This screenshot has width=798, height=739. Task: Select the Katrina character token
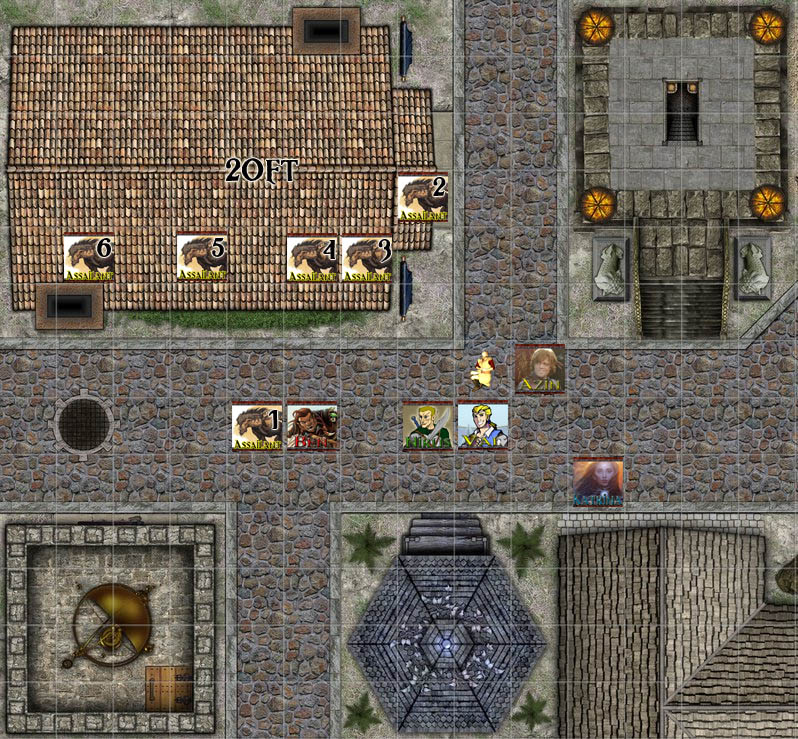[x=598, y=482]
